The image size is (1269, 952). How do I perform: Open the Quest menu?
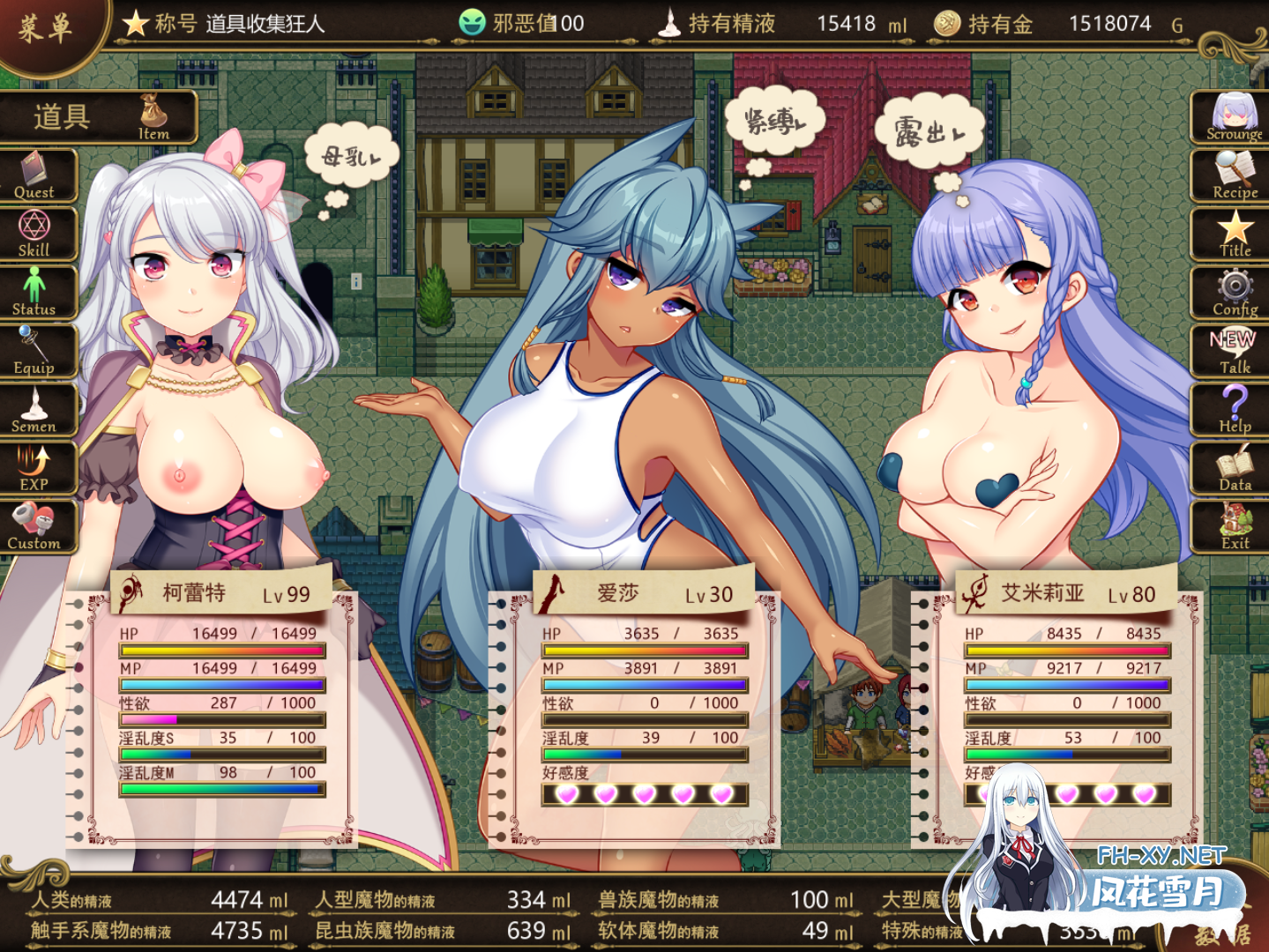(x=35, y=176)
